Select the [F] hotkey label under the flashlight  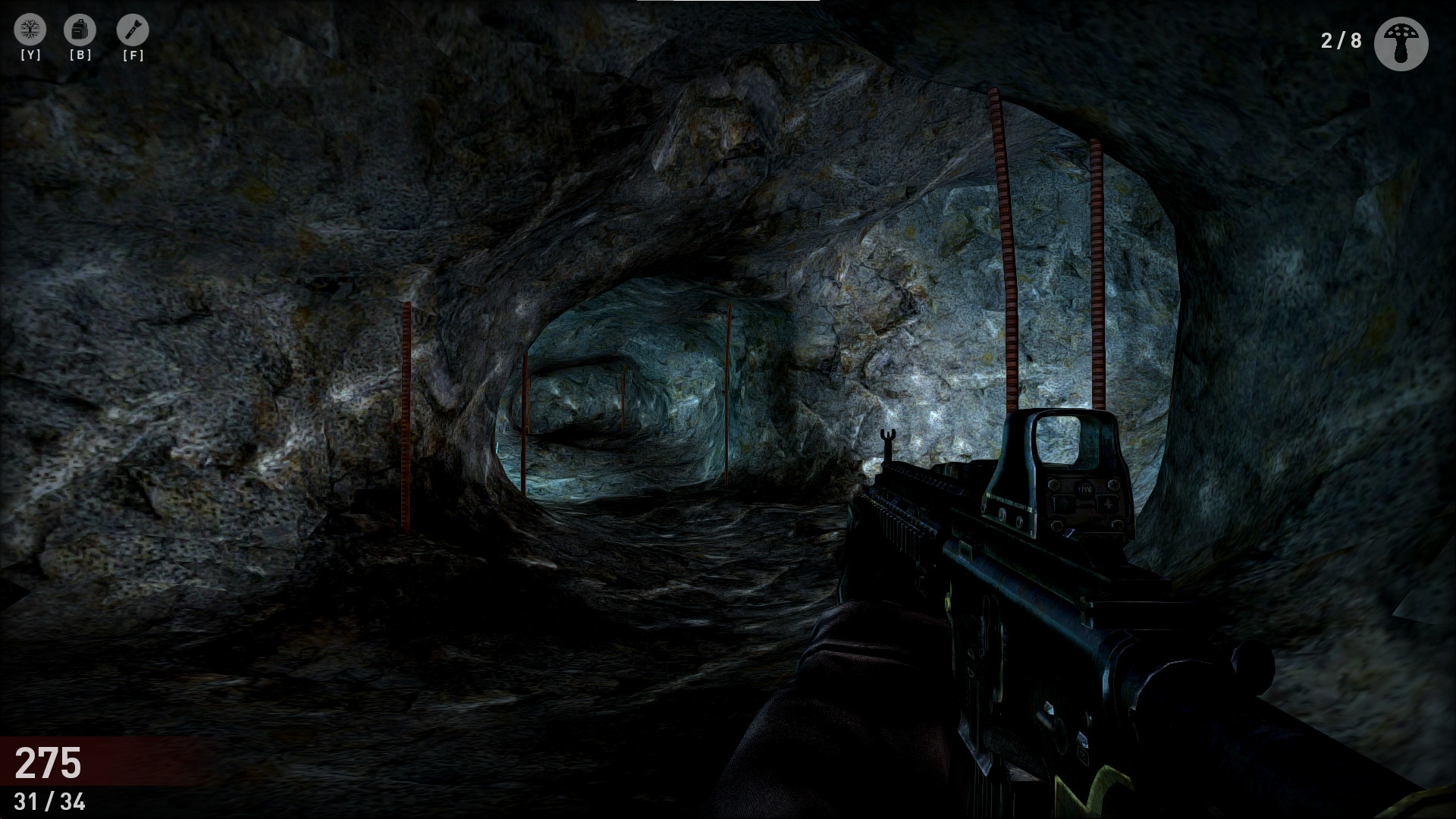(133, 55)
